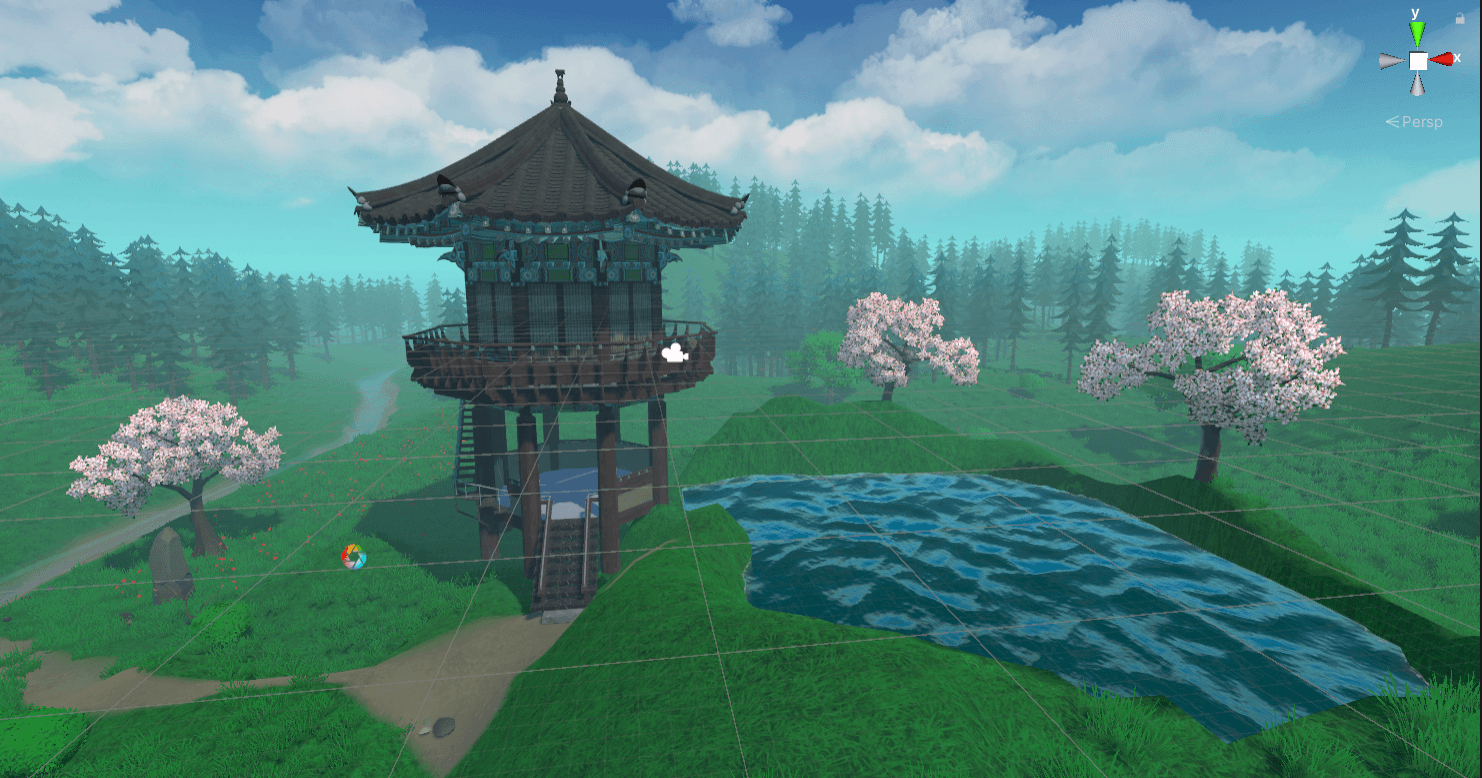Image resolution: width=1482 pixels, height=778 pixels.
Task: Toggle the view rotation lock icon
Action: 1461,18
